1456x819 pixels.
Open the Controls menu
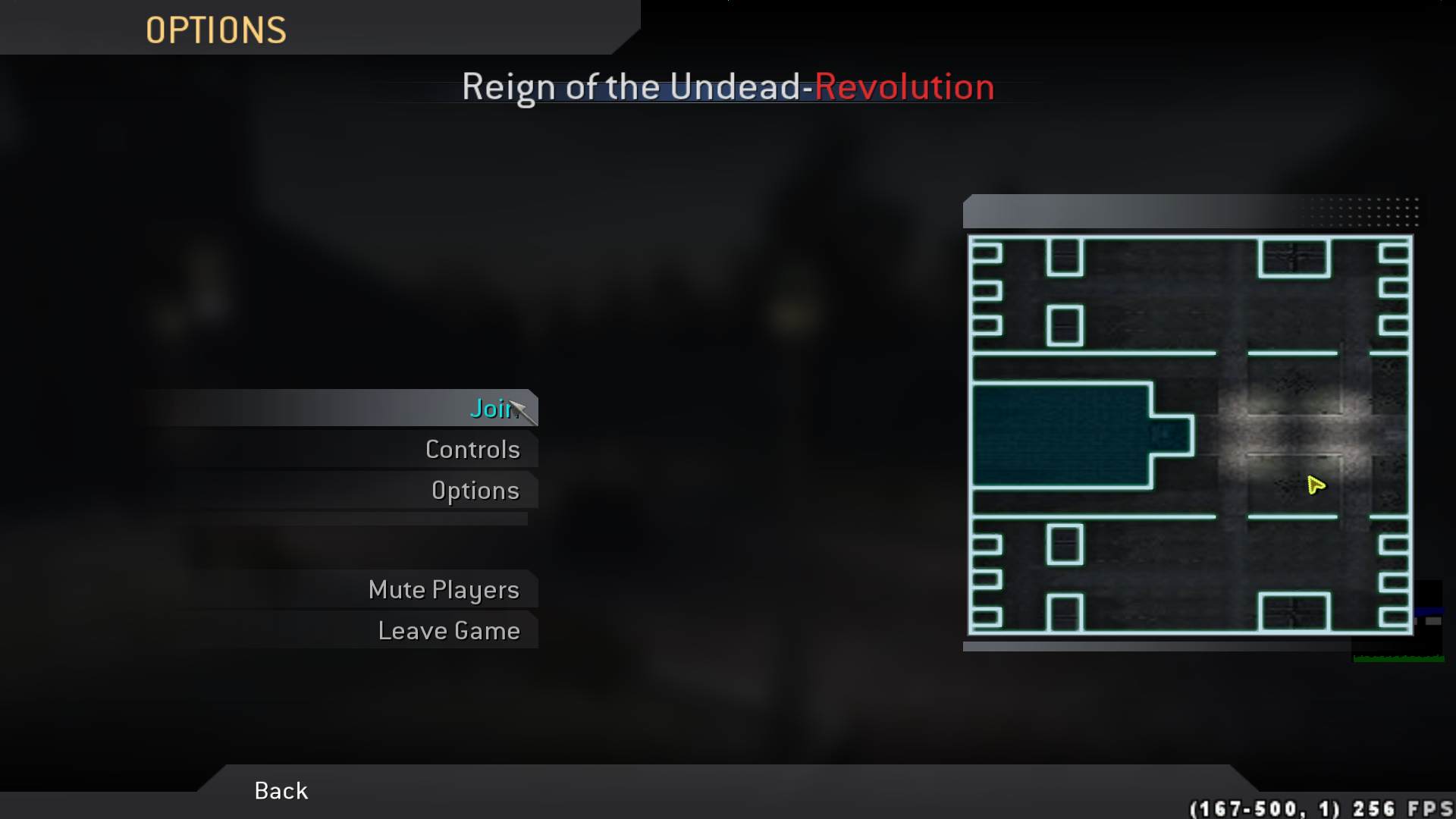tap(472, 449)
